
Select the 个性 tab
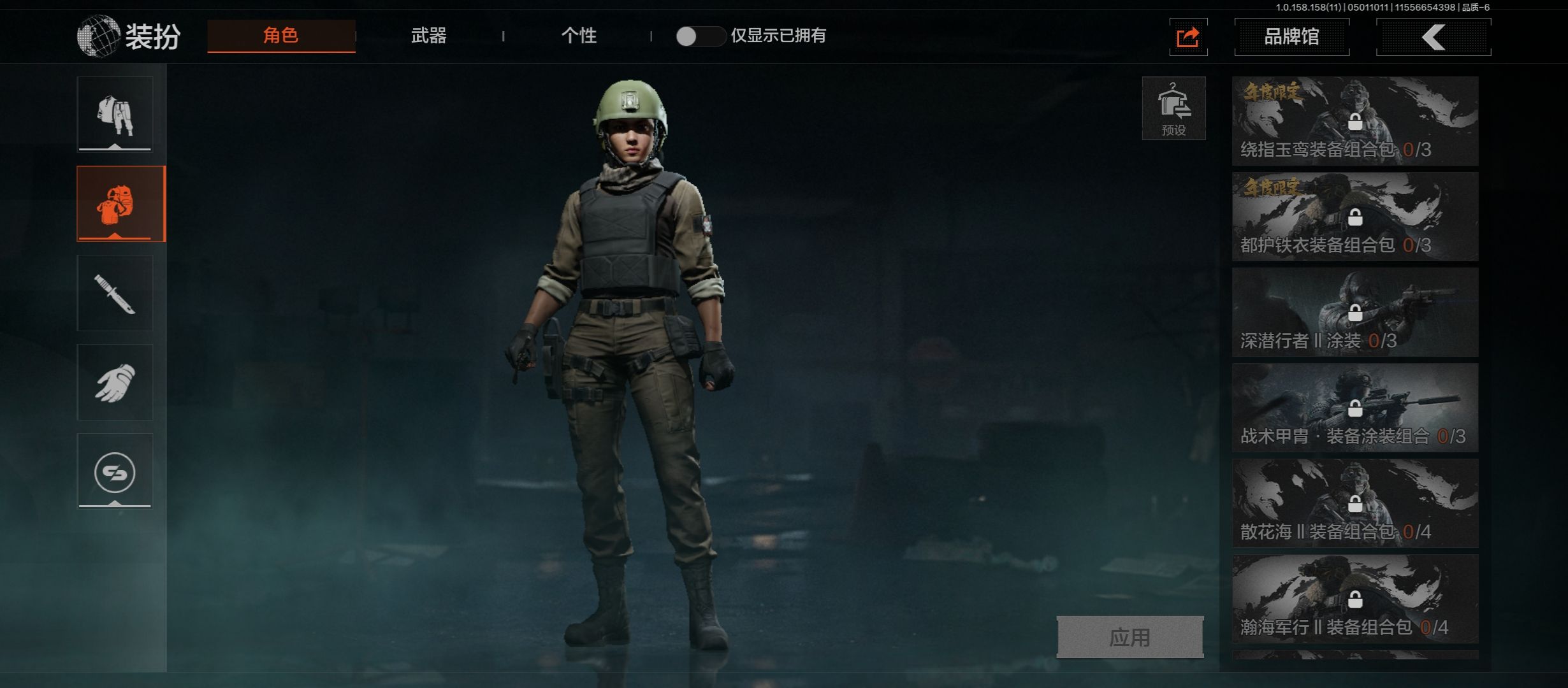pyautogui.click(x=579, y=36)
